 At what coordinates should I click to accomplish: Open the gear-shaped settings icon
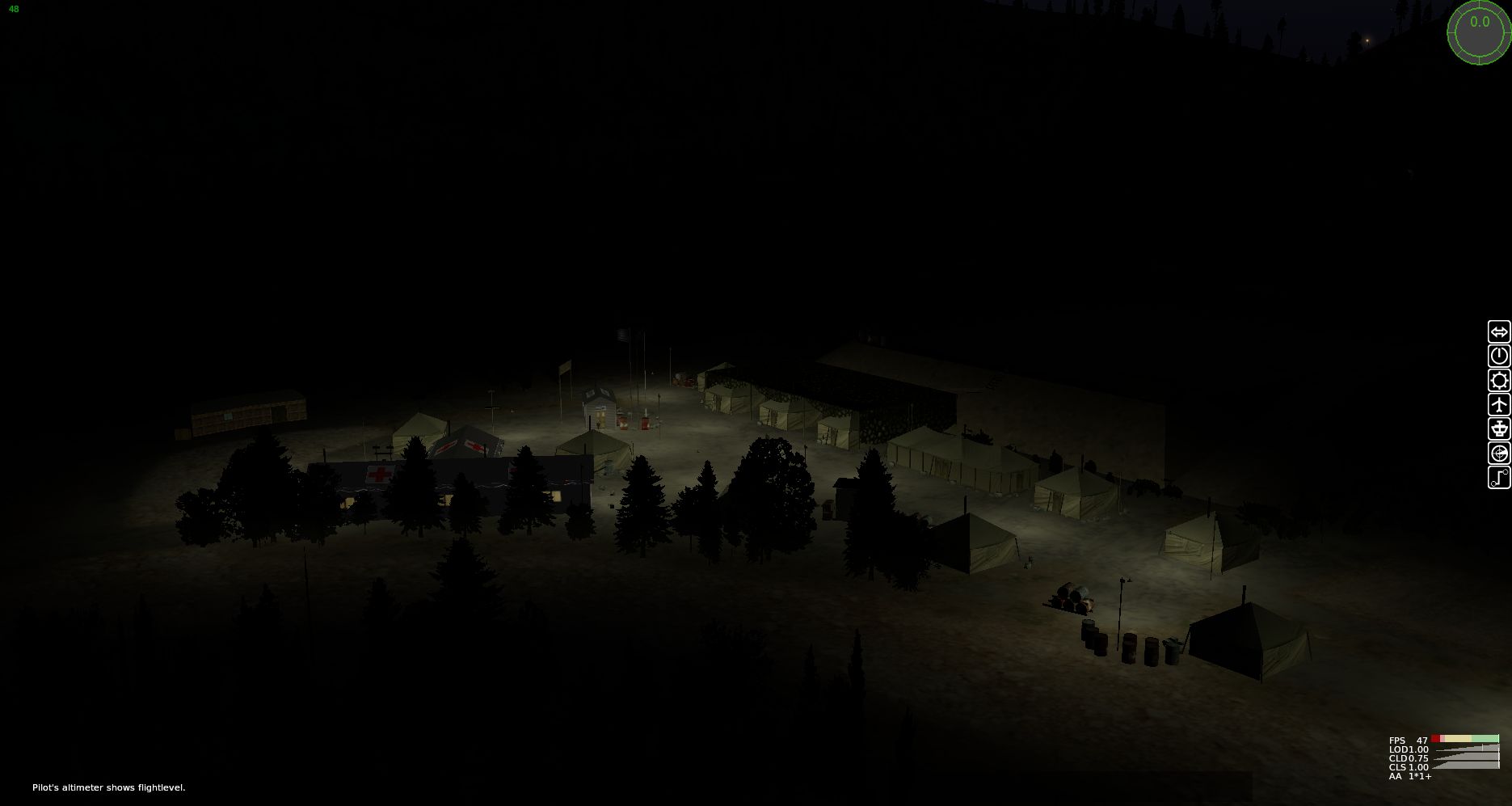click(x=1498, y=381)
